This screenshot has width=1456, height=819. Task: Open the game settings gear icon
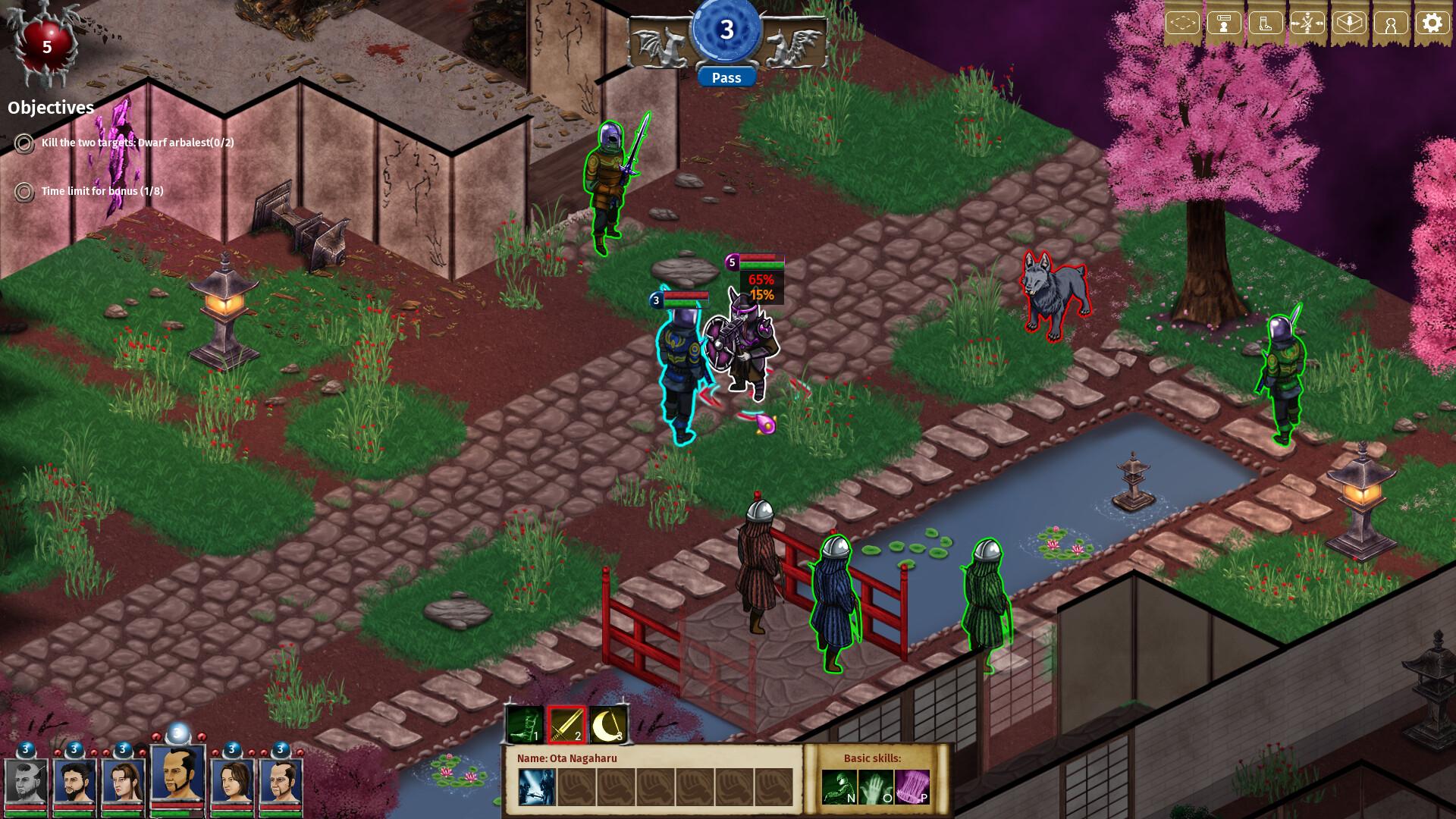[x=1433, y=22]
